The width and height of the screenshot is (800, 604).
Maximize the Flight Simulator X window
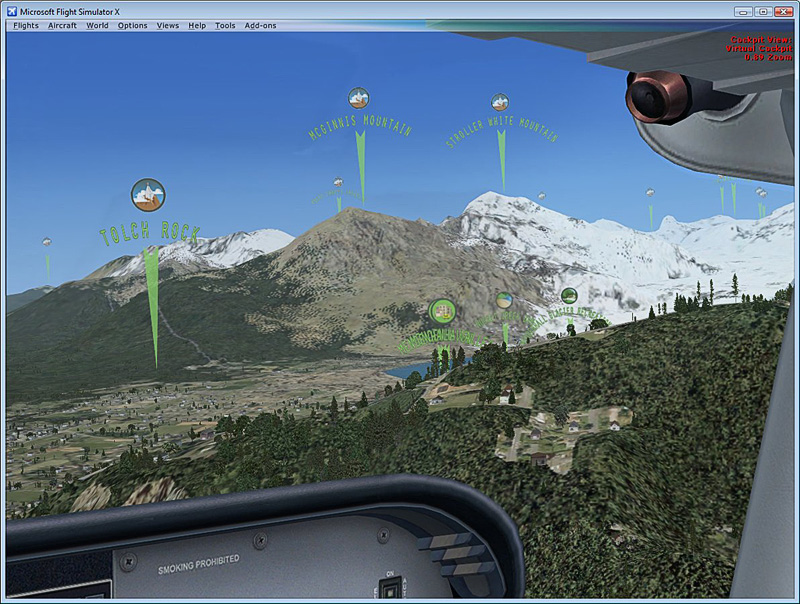click(762, 11)
